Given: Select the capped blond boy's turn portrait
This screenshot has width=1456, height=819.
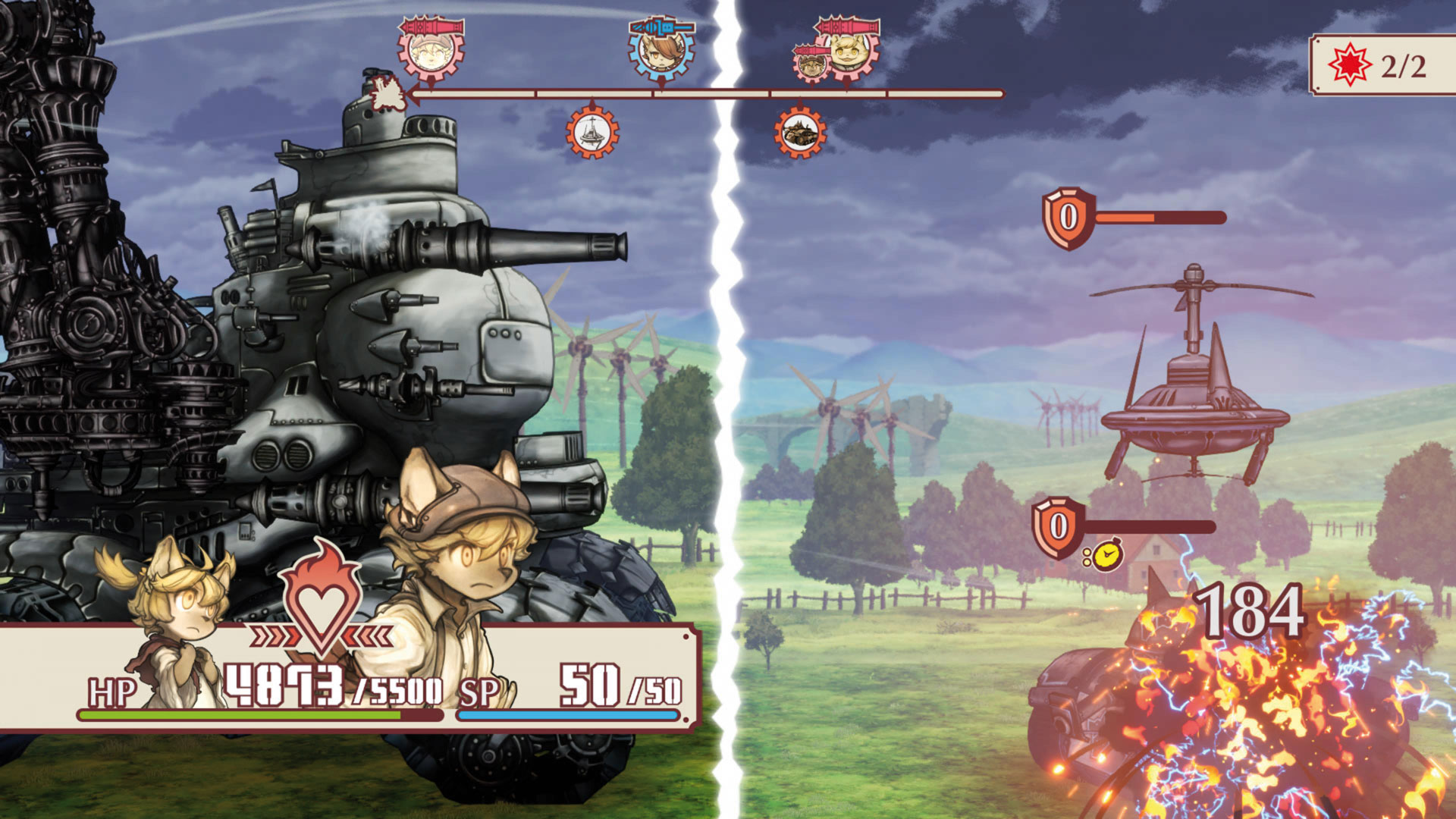Looking at the screenshot, I should pyautogui.click(x=431, y=50).
